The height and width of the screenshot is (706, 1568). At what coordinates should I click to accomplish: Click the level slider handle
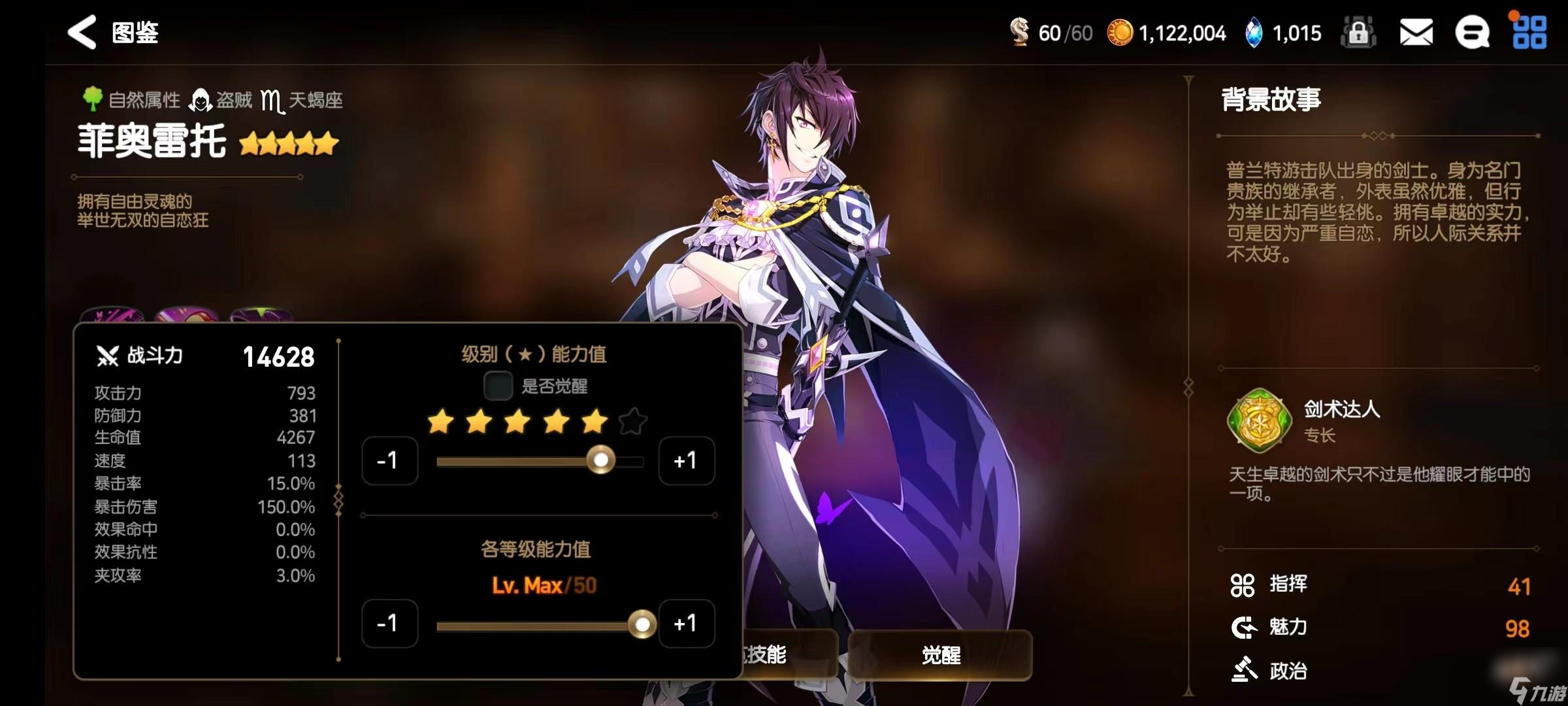click(642, 624)
